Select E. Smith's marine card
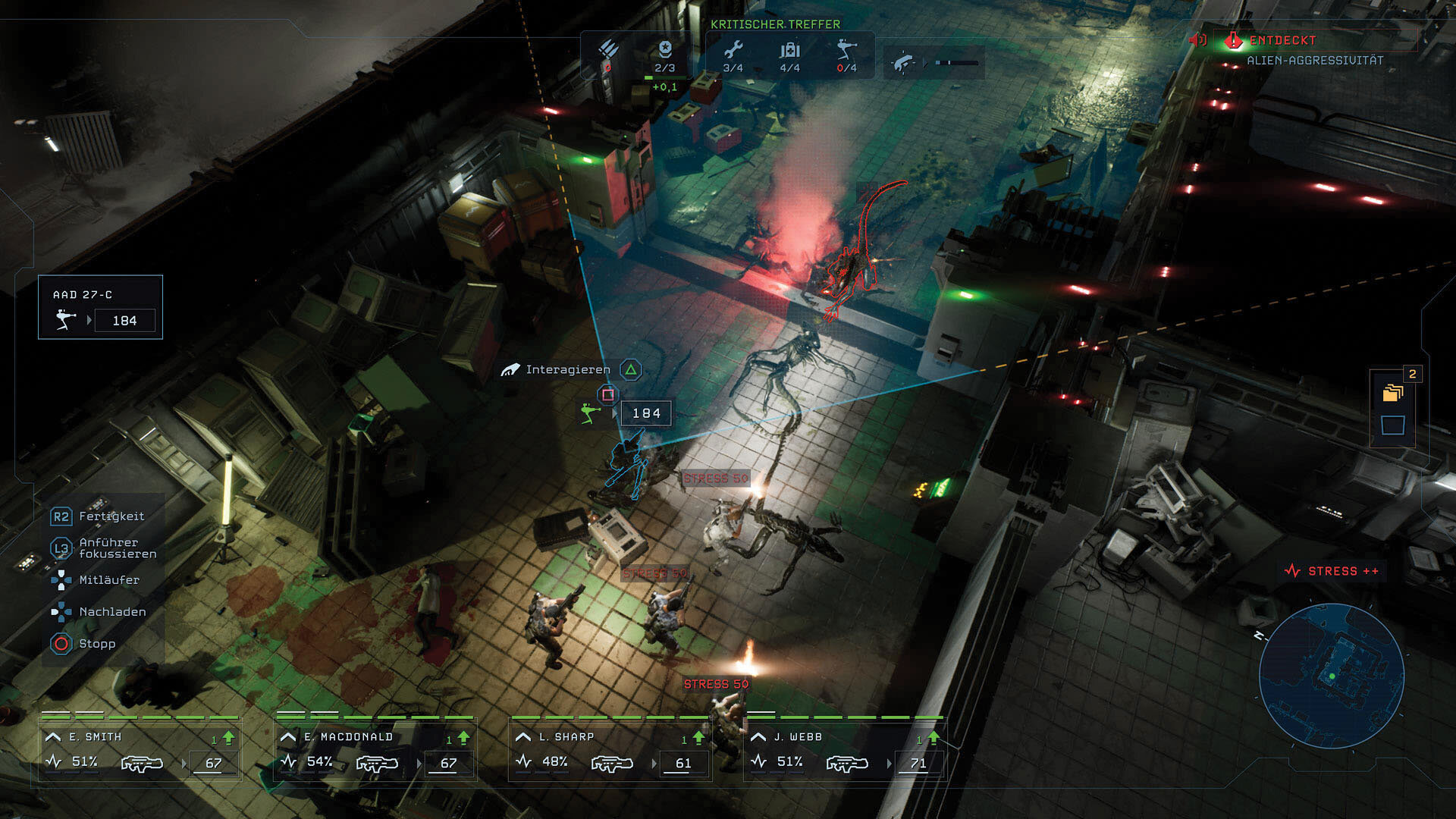 [140, 751]
